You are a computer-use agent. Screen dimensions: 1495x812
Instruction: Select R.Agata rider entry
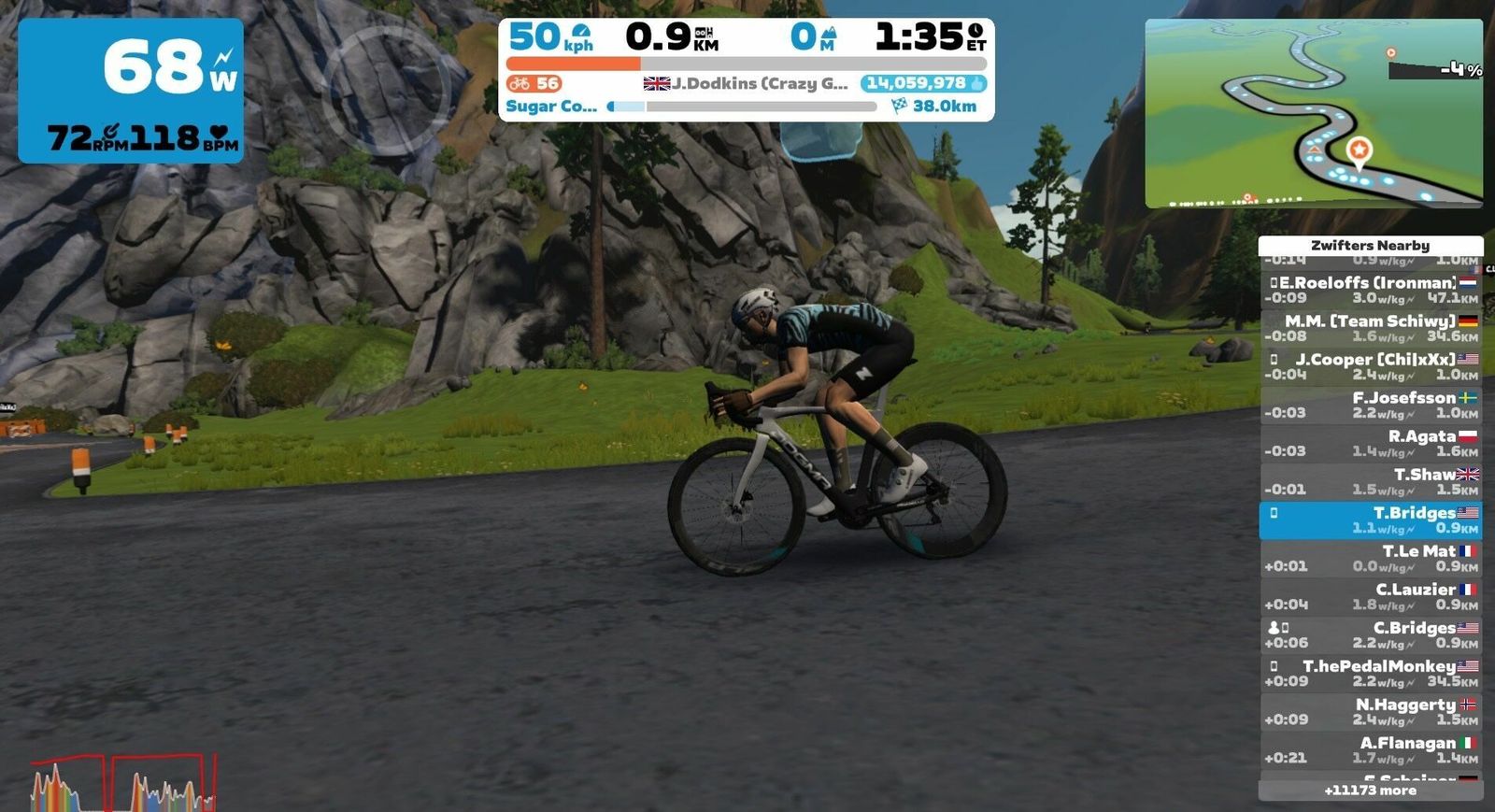[1371, 443]
